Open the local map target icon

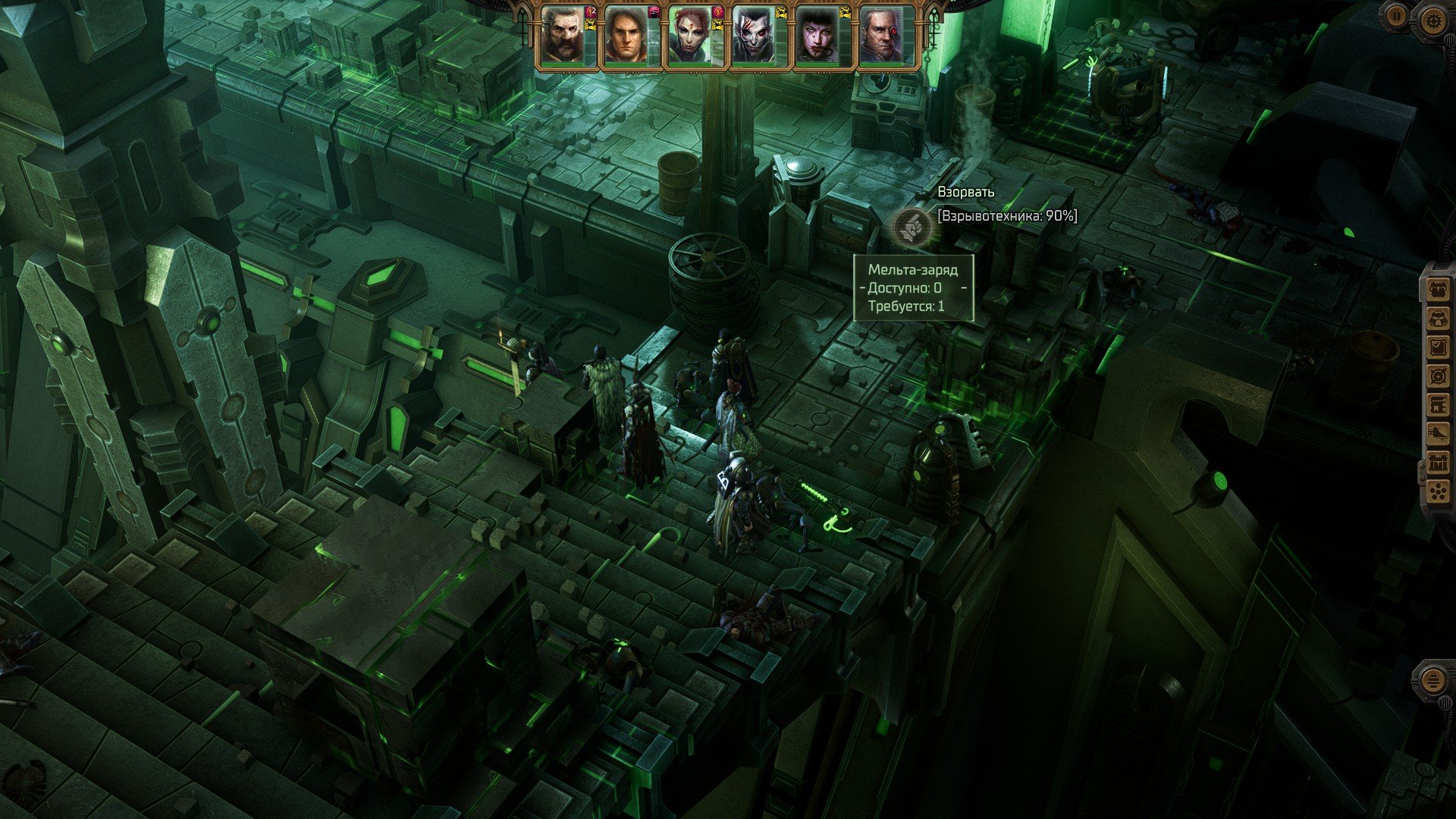[1437, 376]
